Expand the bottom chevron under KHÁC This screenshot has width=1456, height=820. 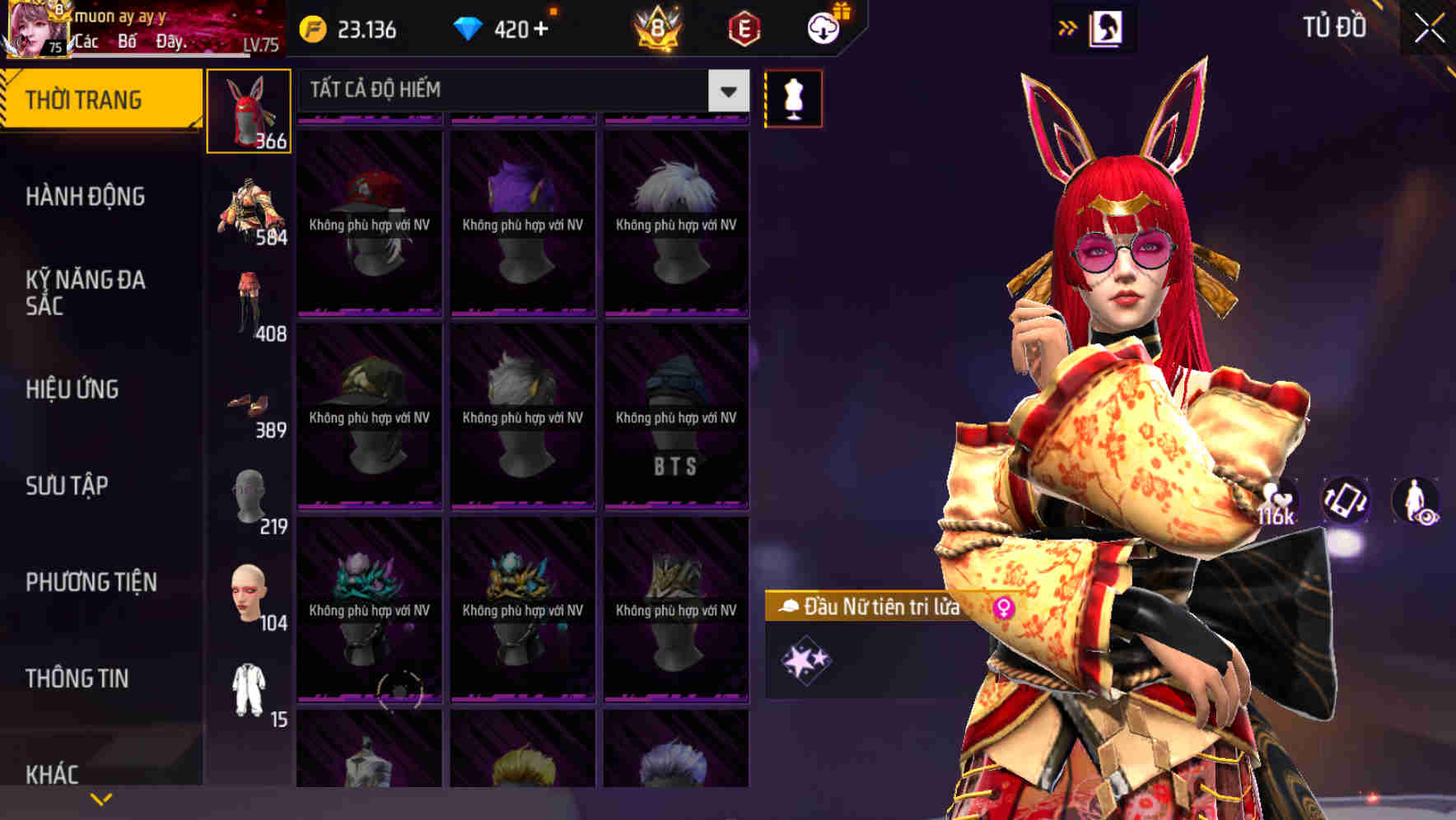[x=100, y=797]
